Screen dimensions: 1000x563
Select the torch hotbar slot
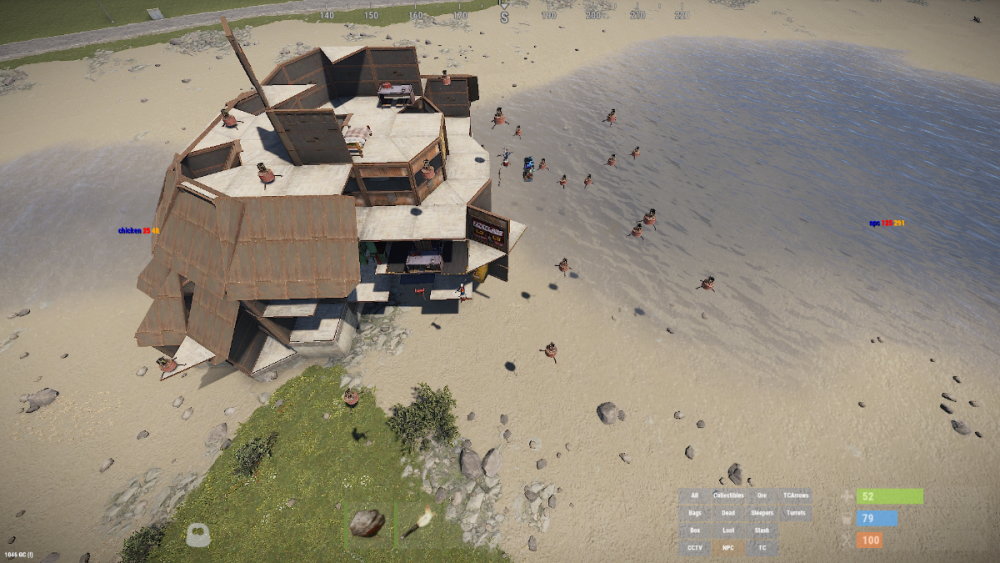click(418, 522)
